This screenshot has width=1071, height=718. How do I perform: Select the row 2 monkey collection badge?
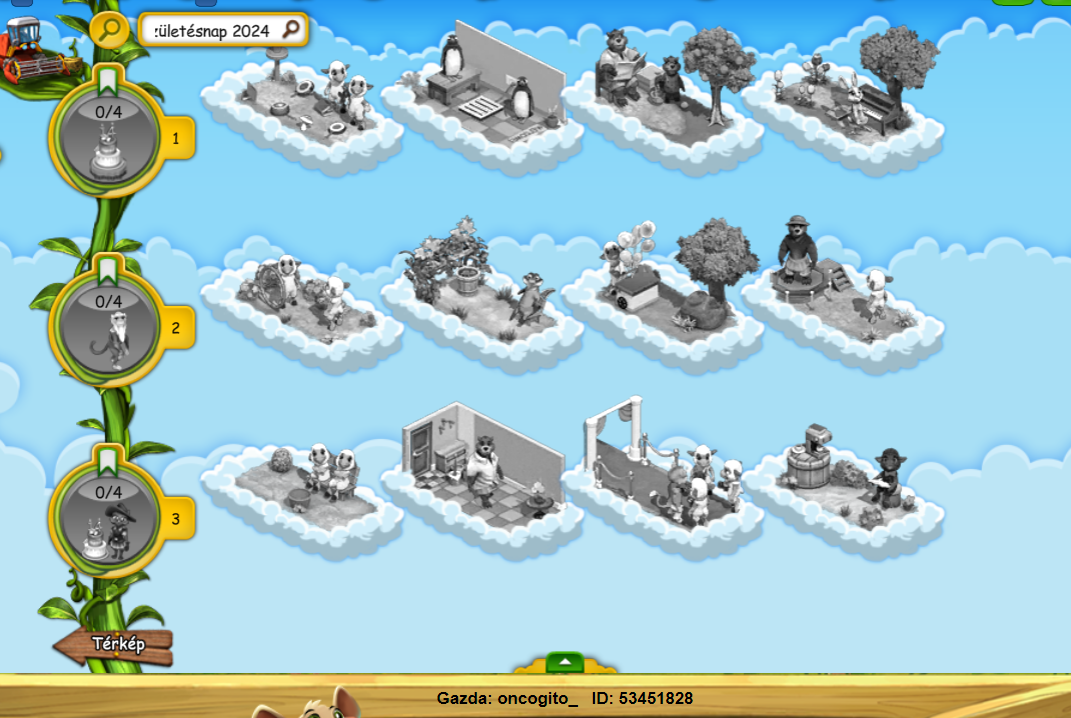tap(106, 327)
